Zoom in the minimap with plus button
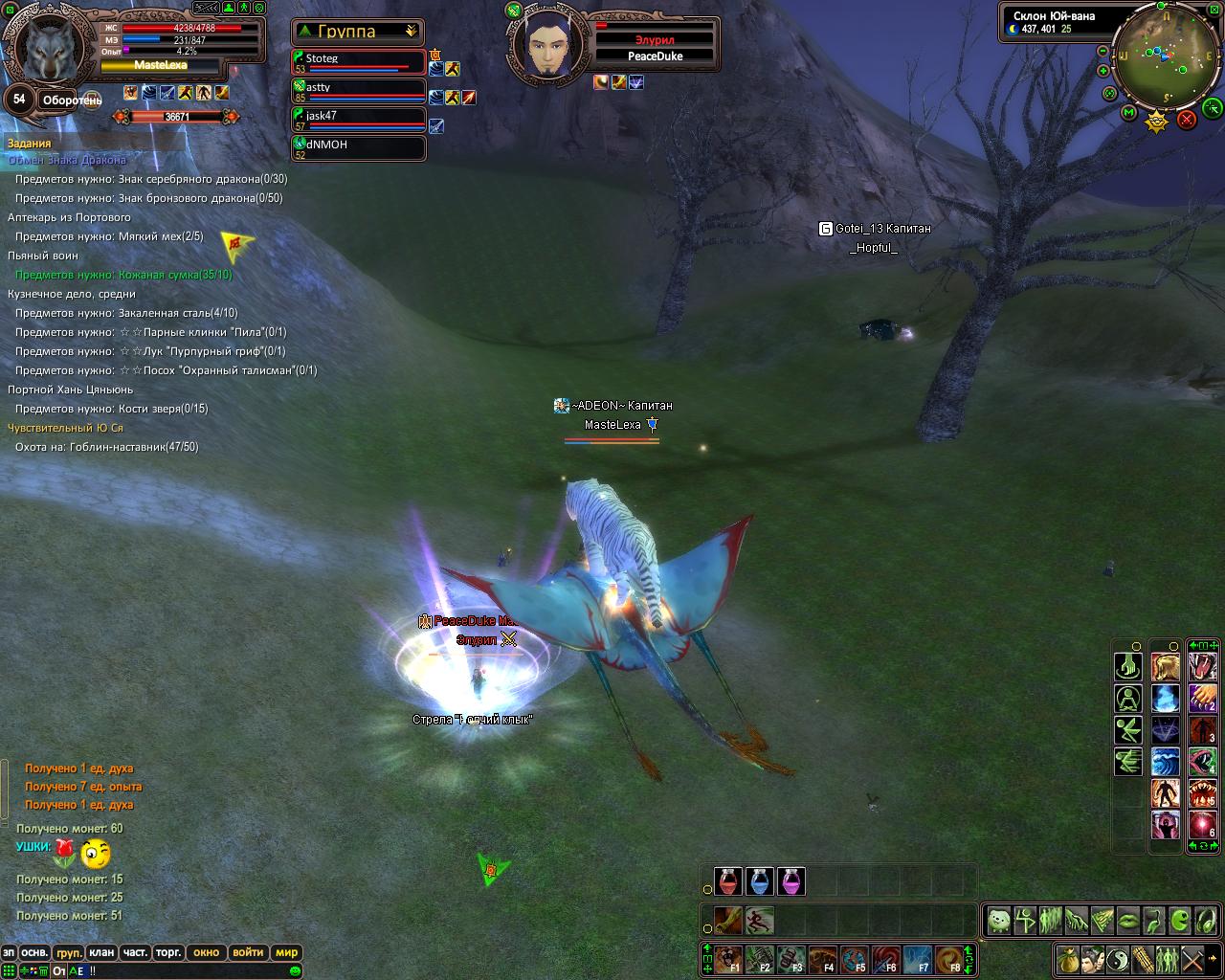This screenshot has width=1225, height=980. tap(1103, 71)
